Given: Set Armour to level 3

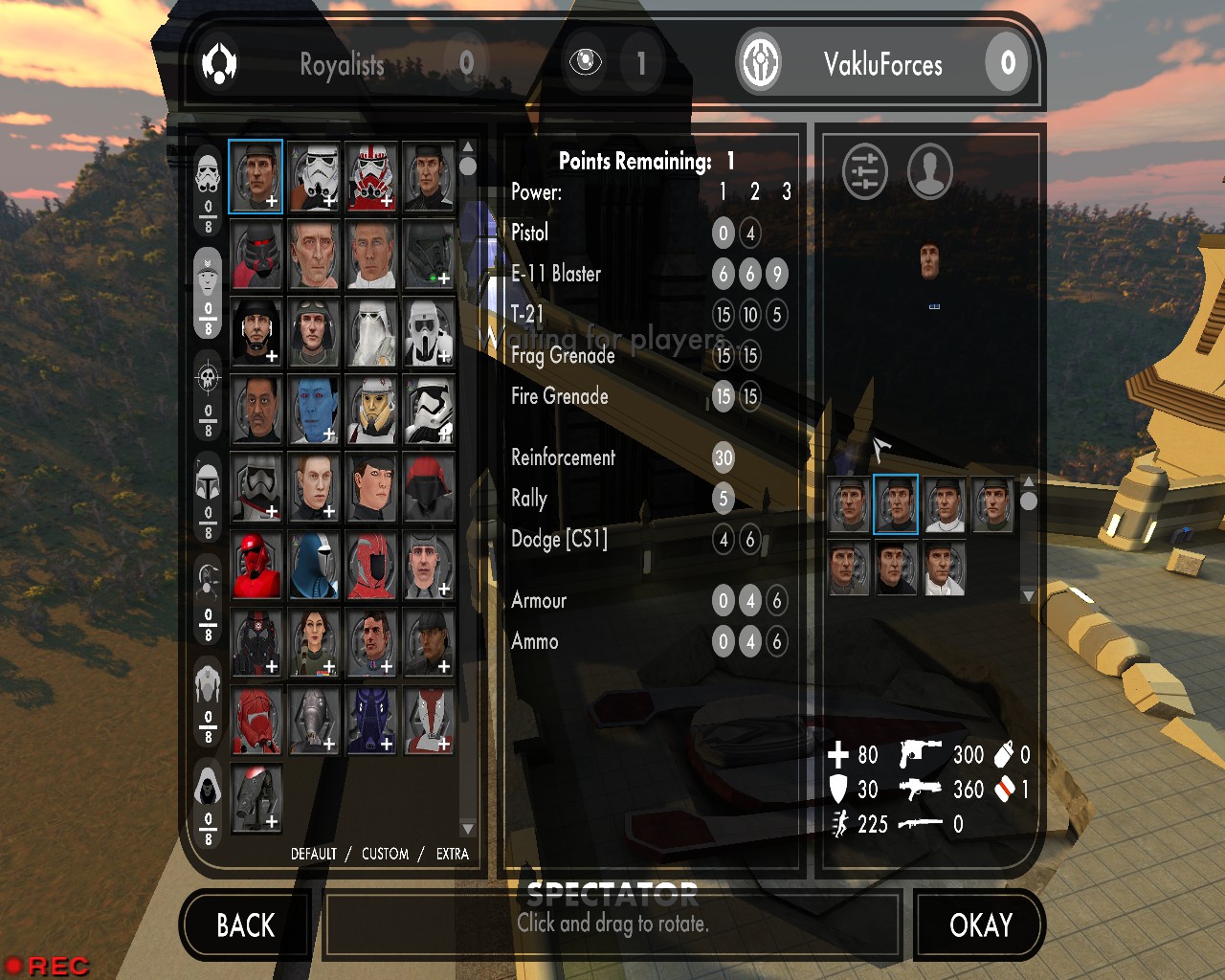Looking at the screenshot, I should [777, 601].
